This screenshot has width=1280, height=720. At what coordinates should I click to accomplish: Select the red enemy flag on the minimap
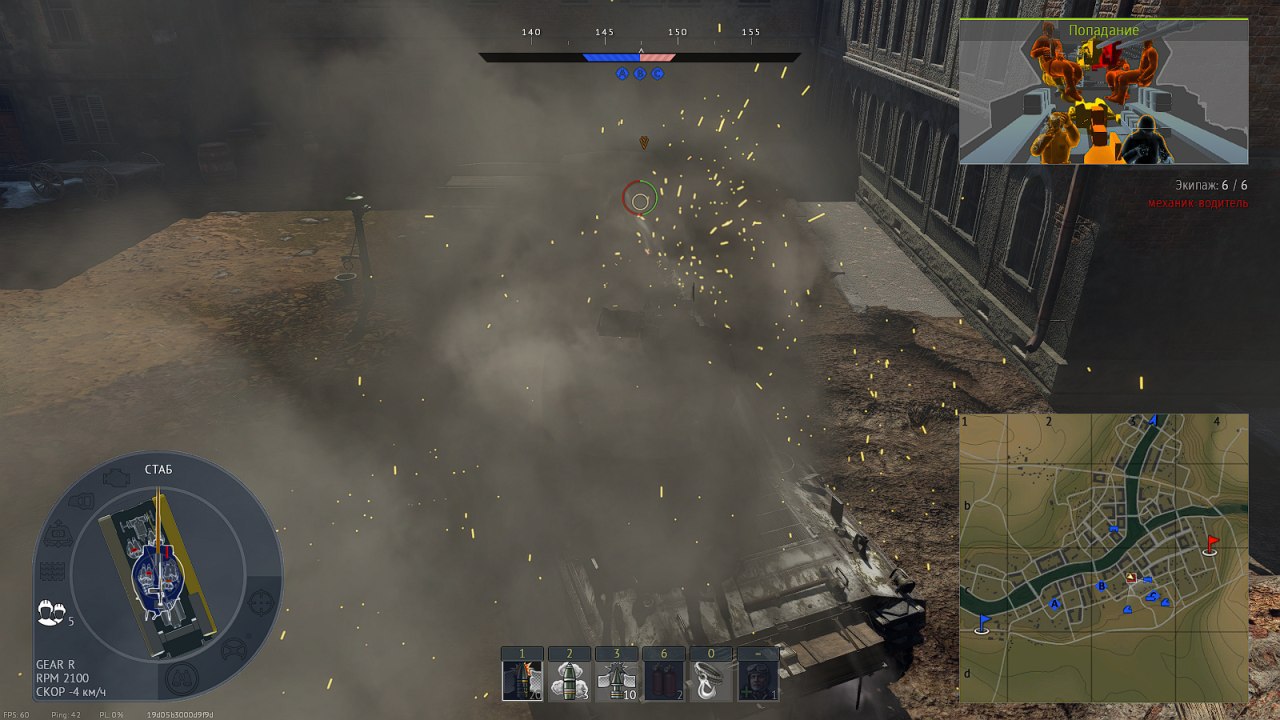(x=1212, y=544)
